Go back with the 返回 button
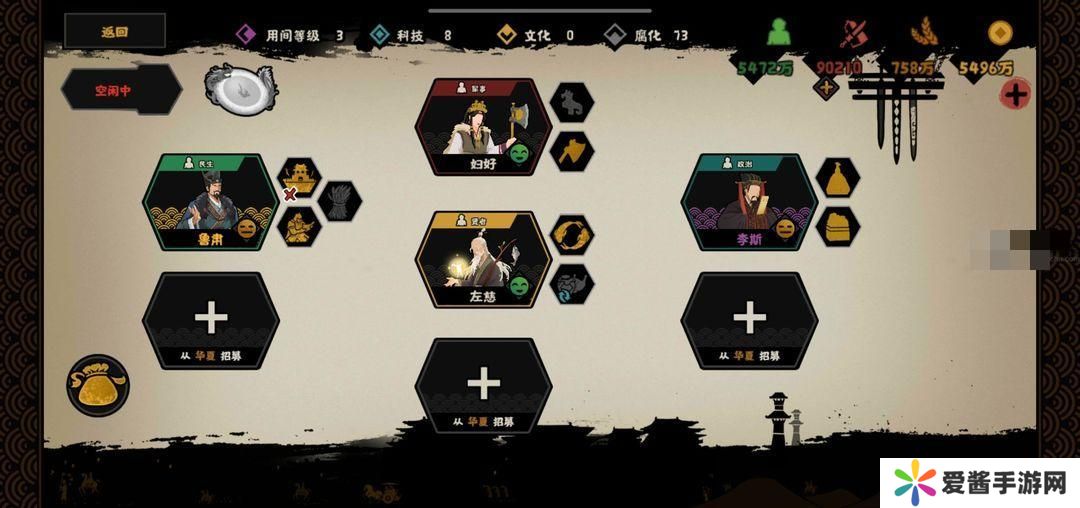This screenshot has height=508, width=1080. tap(114, 31)
